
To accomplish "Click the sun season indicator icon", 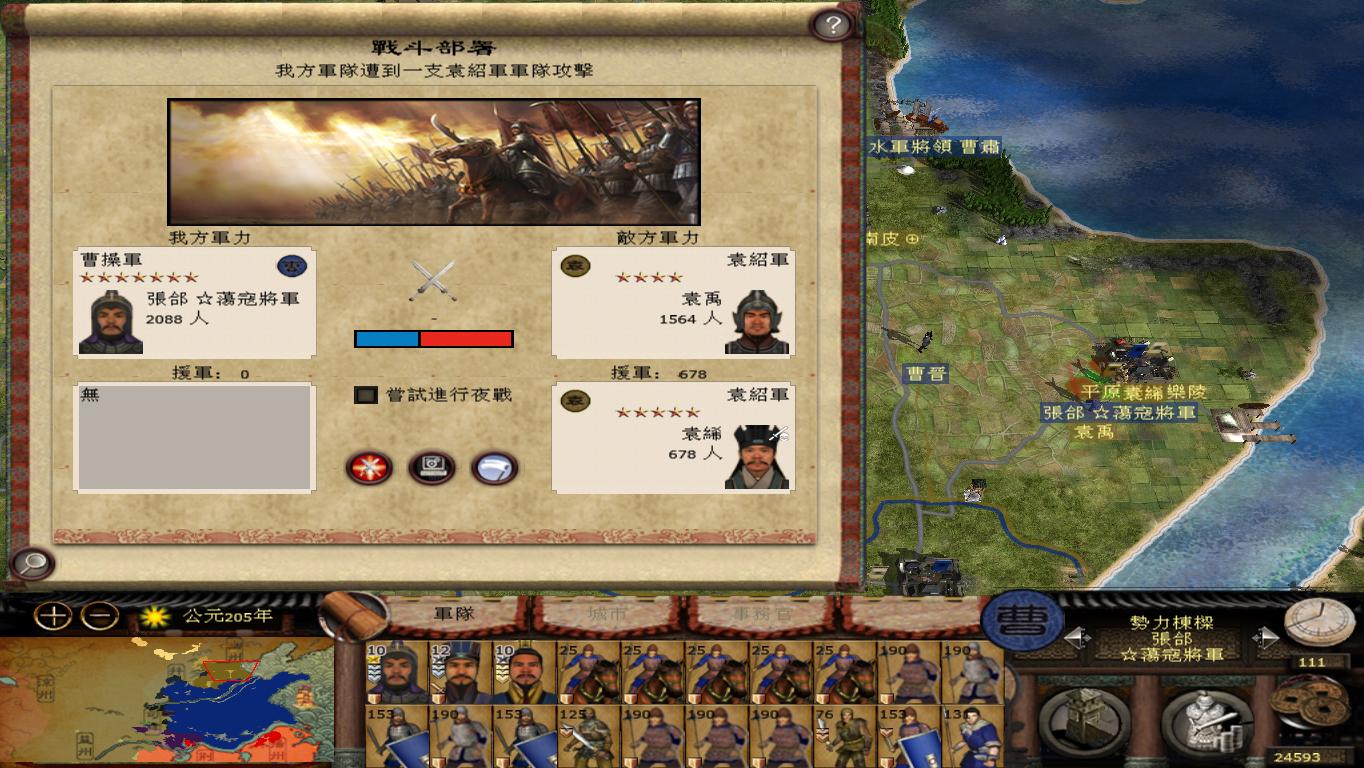I will point(153,619).
